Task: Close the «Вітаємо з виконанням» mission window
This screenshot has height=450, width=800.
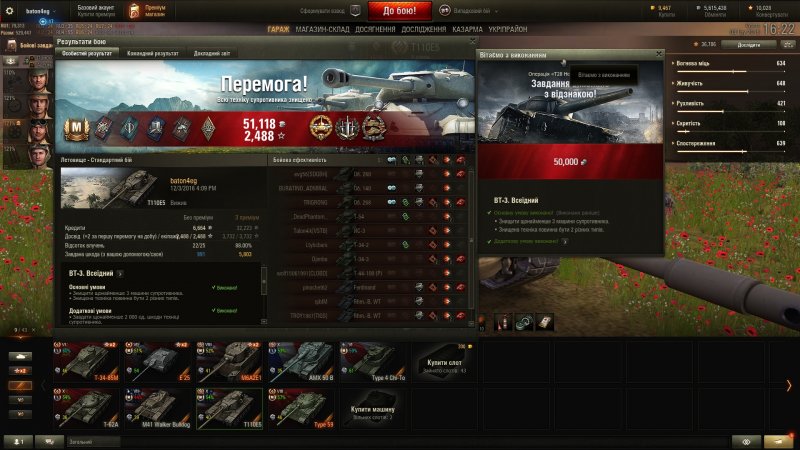Action: point(658,53)
